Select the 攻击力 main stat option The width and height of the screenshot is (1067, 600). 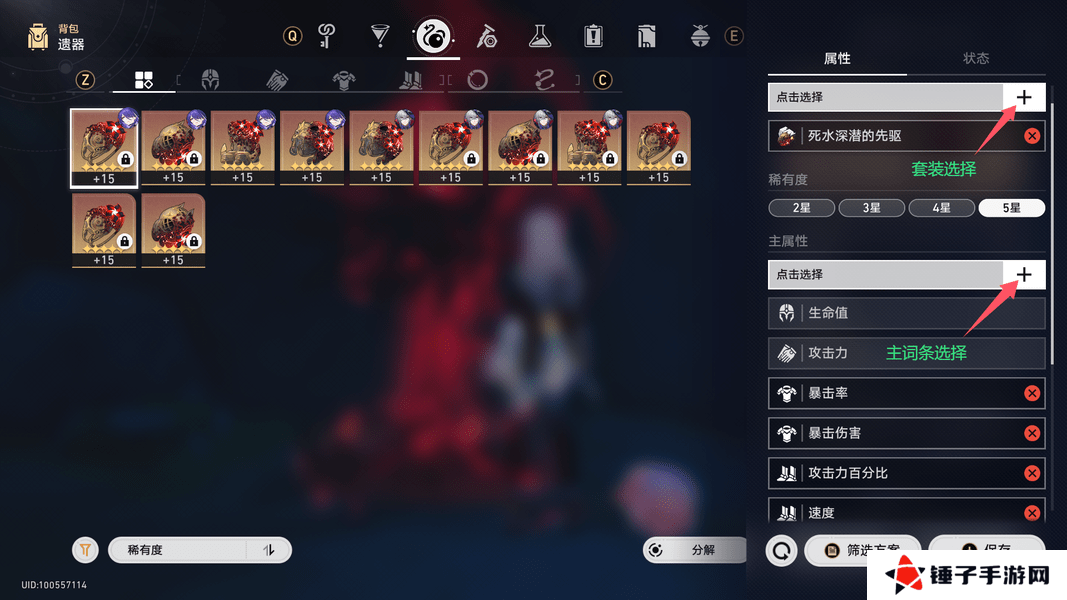pyautogui.click(x=906, y=353)
